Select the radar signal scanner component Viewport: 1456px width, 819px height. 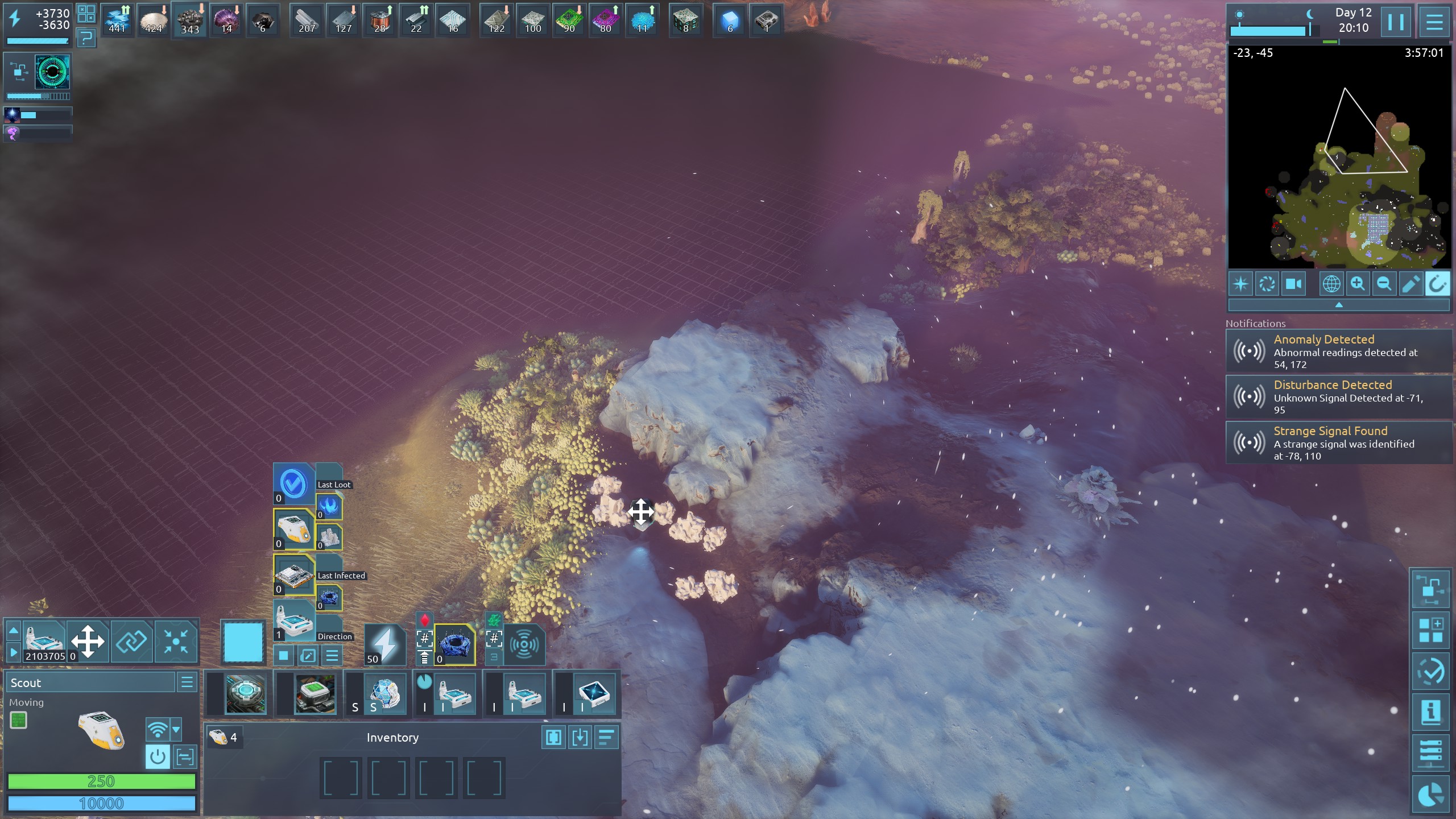click(x=524, y=644)
